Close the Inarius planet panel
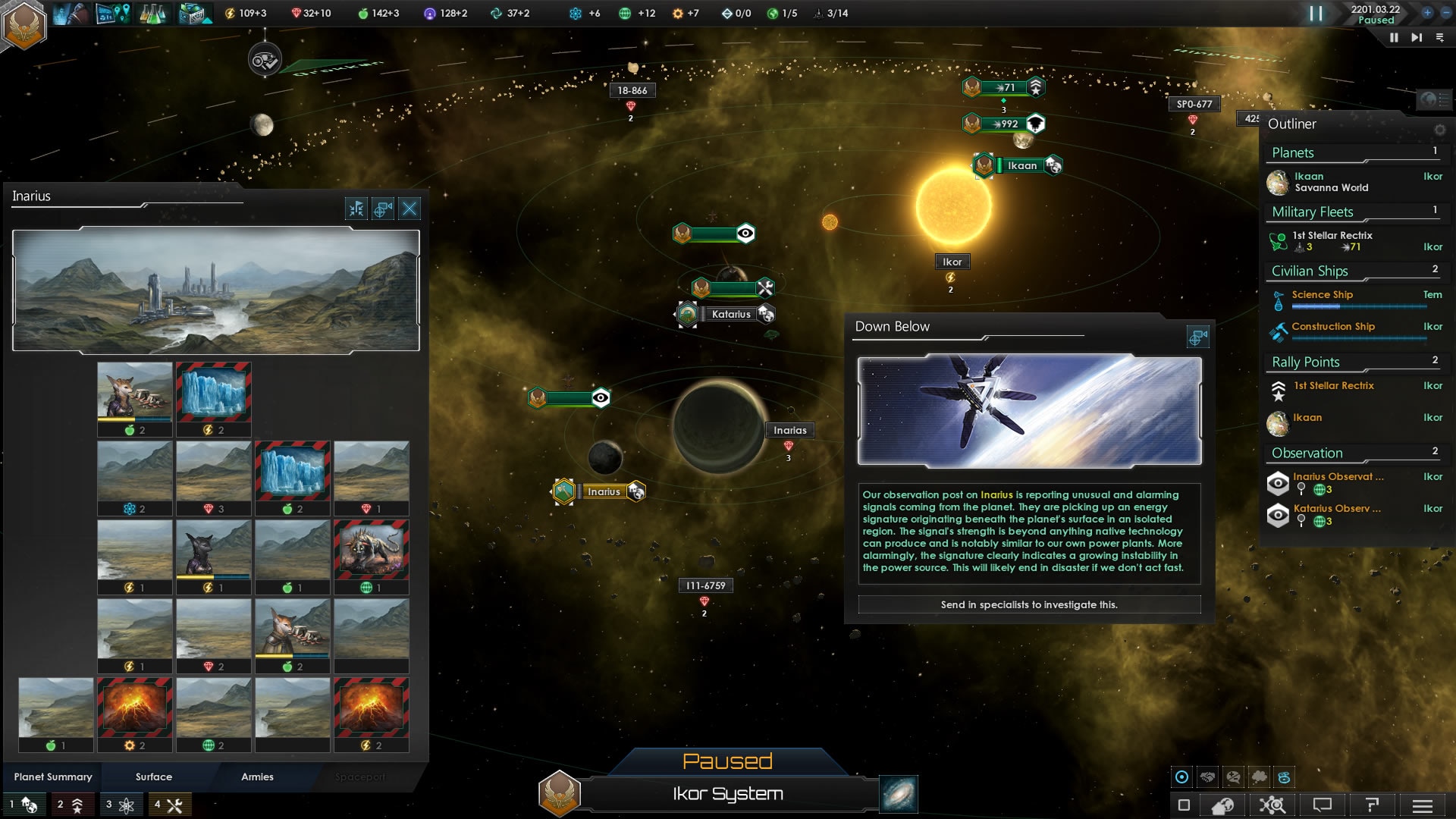Viewport: 1456px width, 819px height. (x=409, y=209)
